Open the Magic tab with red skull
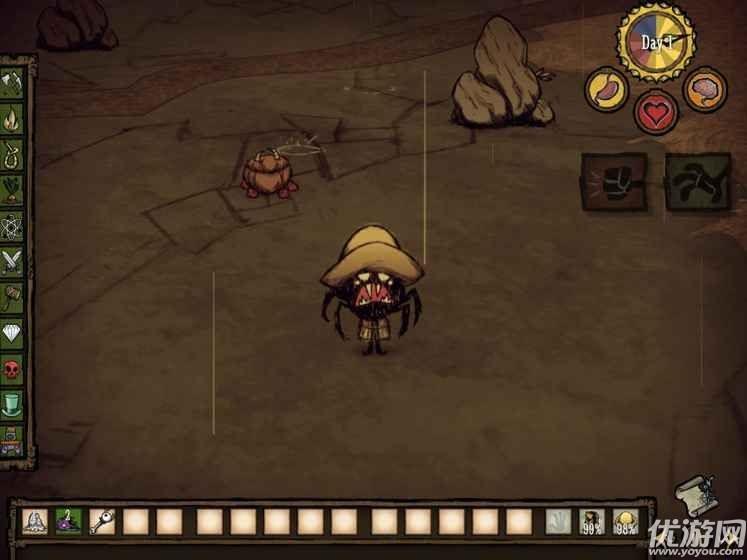 point(13,368)
